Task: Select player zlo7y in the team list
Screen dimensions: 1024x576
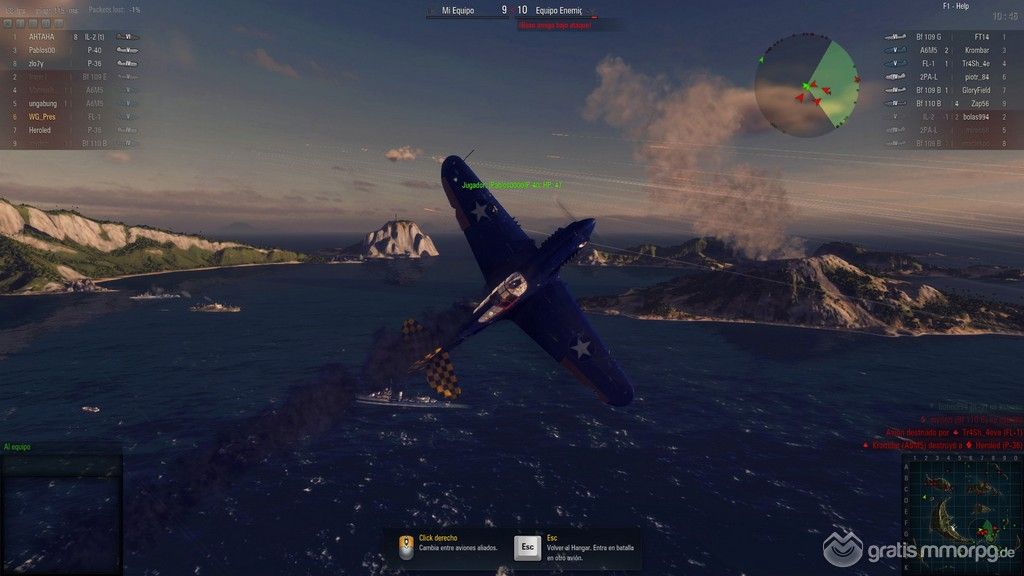Action: point(70,63)
